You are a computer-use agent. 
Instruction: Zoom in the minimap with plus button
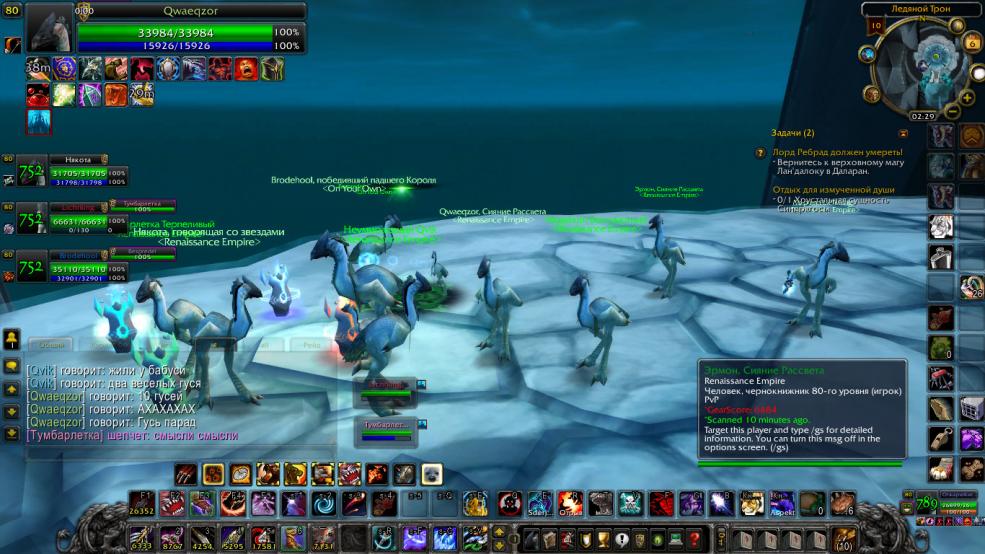coord(967,98)
